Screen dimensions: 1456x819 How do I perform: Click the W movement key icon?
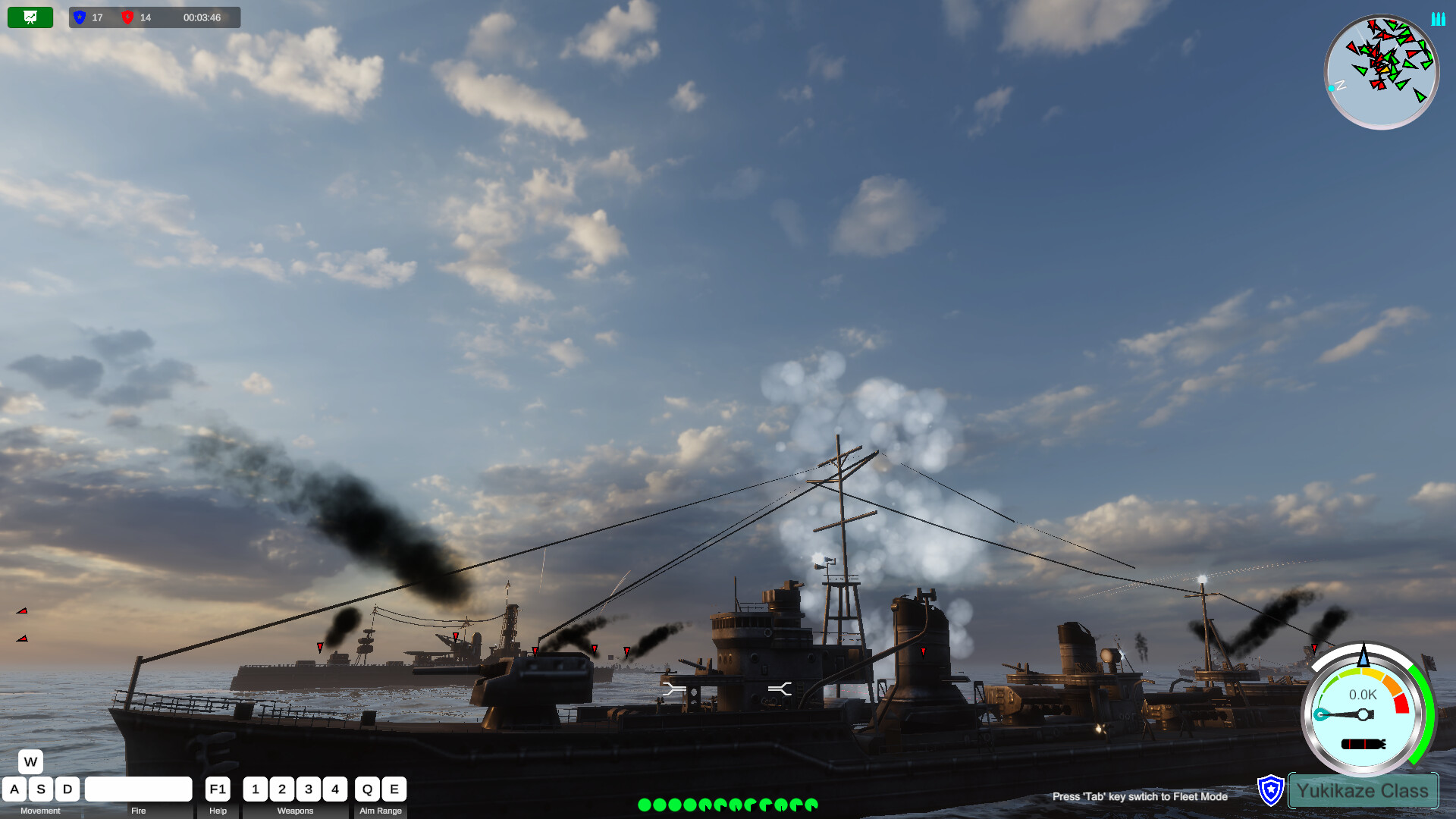point(30,761)
